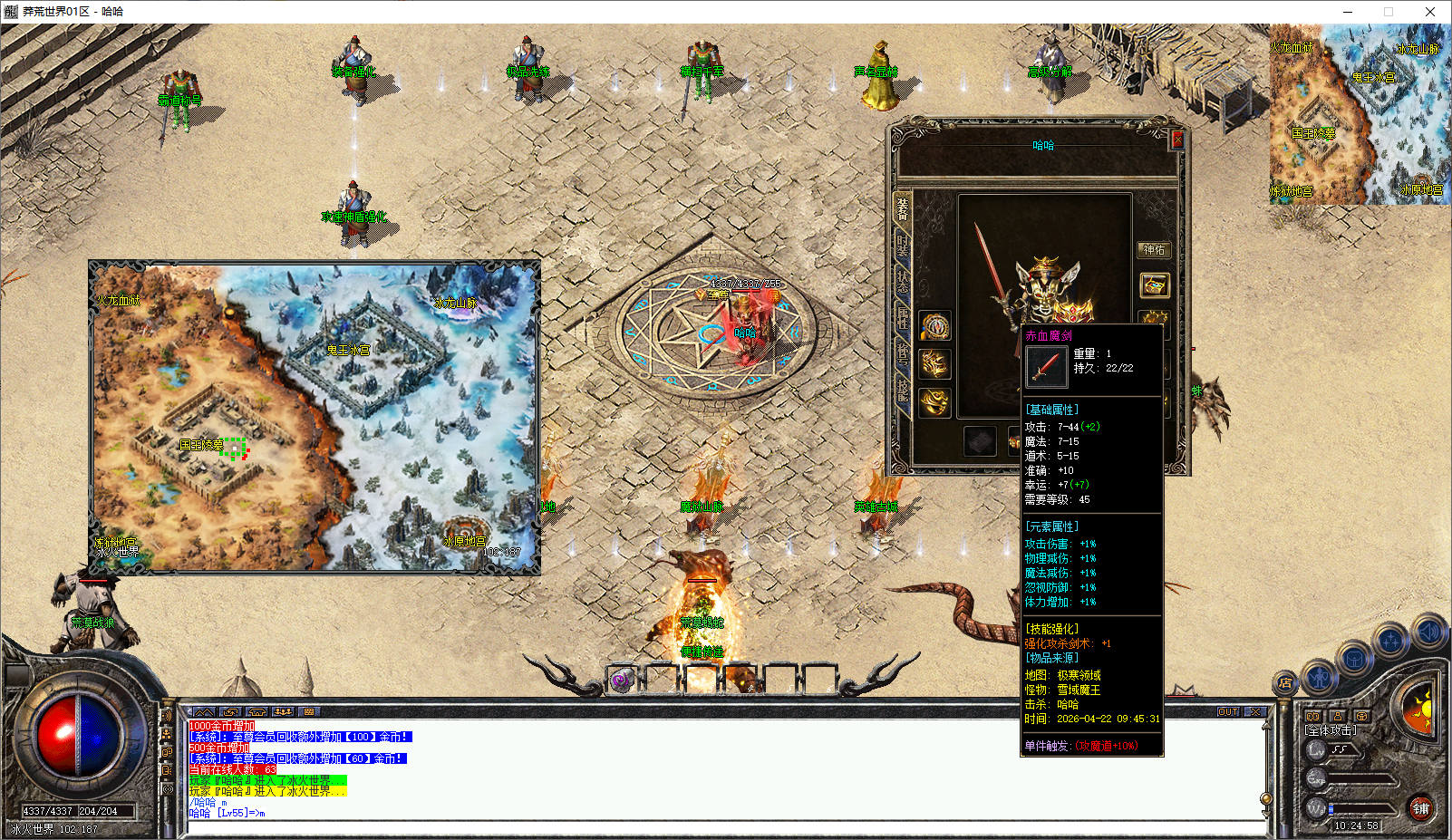Screen dimensions: 1452x840
Task: Select the golden dragon equipment slot
Action: pos(934,362)
